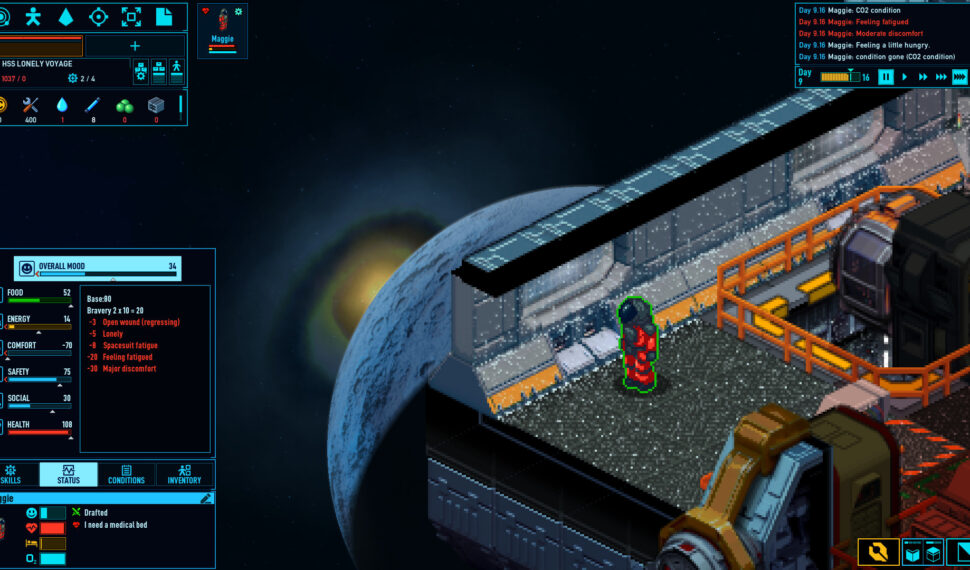
Task: Pause the game with pause button
Action: click(x=886, y=77)
